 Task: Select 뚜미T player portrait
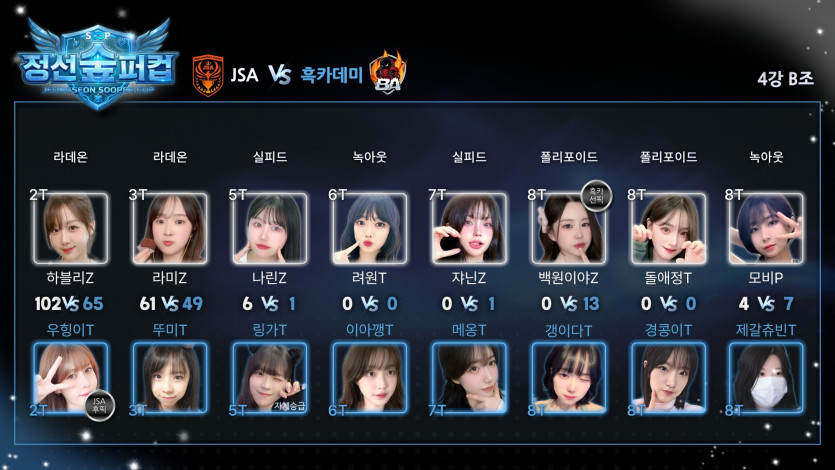[x=170, y=379]
